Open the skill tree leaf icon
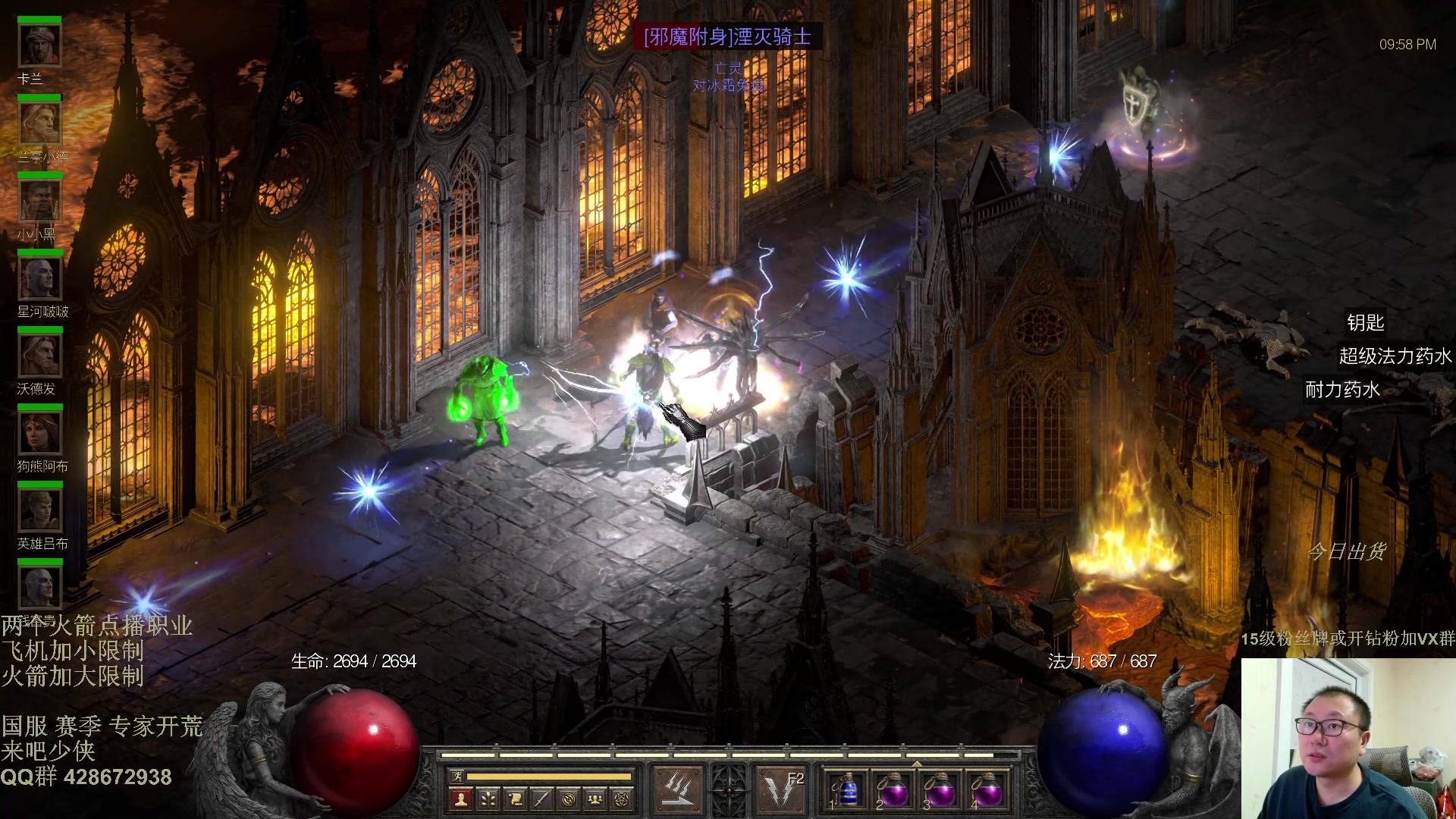 [488, 799]
